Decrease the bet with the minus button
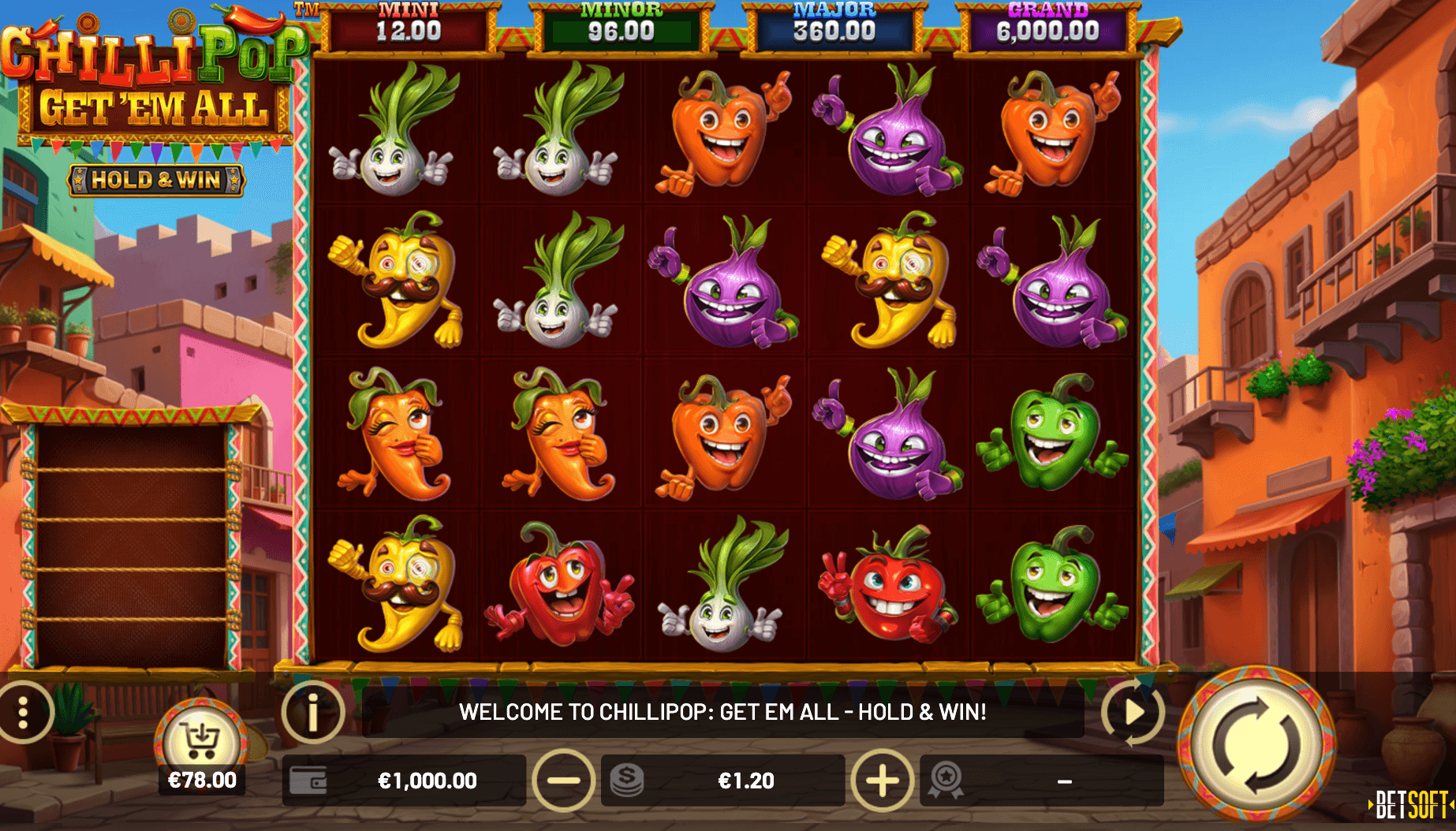 (x=563, y=781)
